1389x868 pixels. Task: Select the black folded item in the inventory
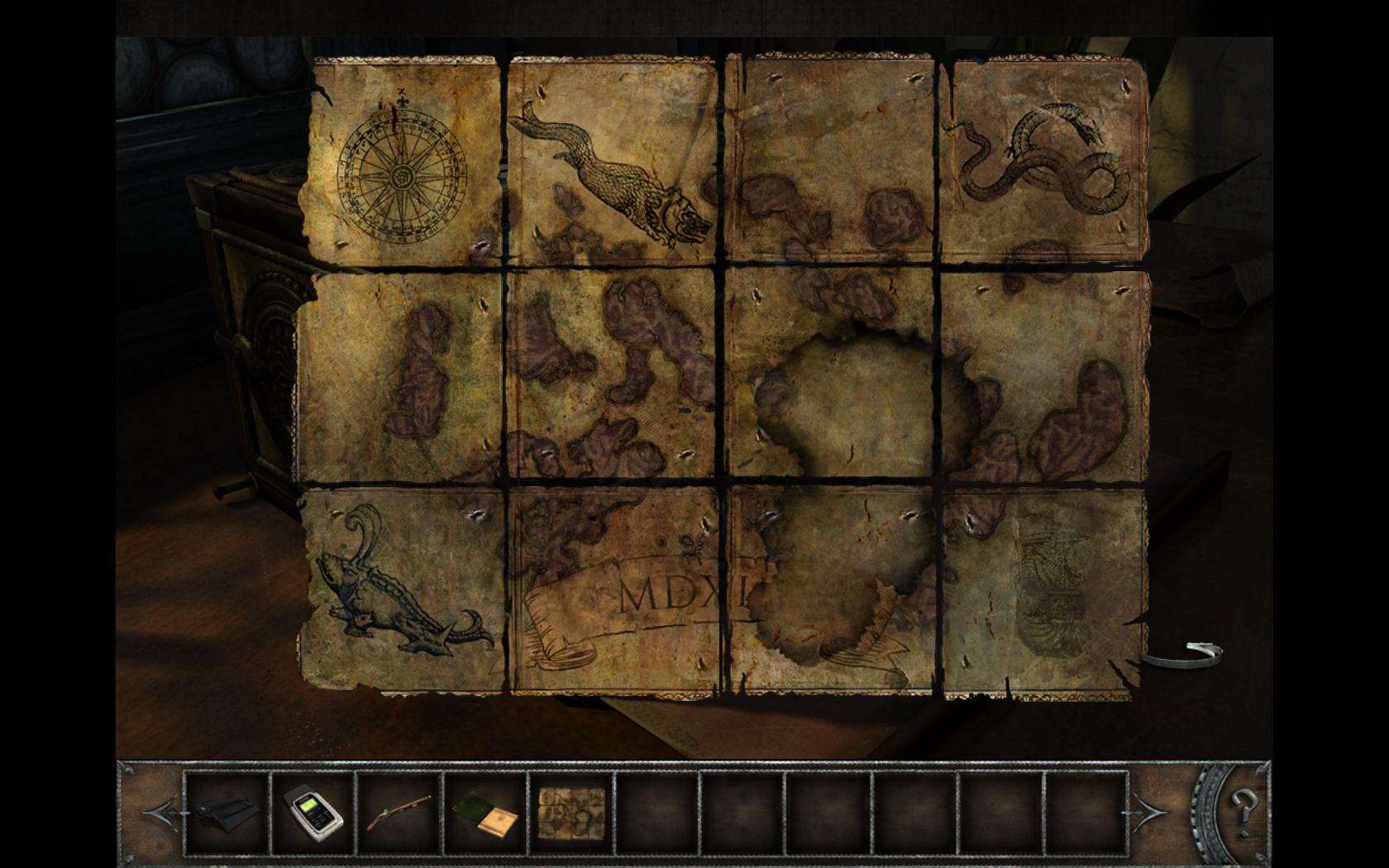click(227, 812)
